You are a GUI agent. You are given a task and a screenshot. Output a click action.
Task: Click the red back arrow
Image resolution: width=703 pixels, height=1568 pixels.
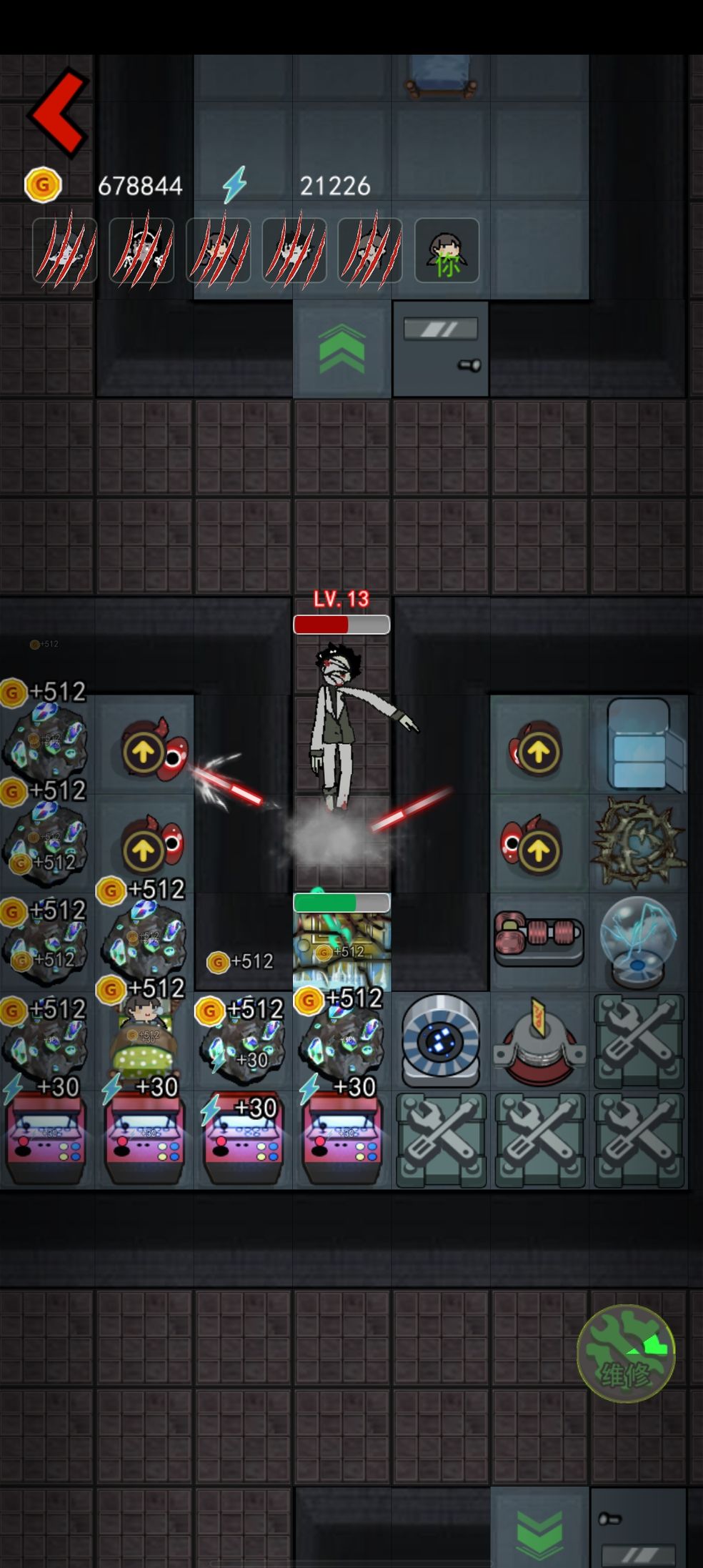pyautogui.click(x=59, y=112)
